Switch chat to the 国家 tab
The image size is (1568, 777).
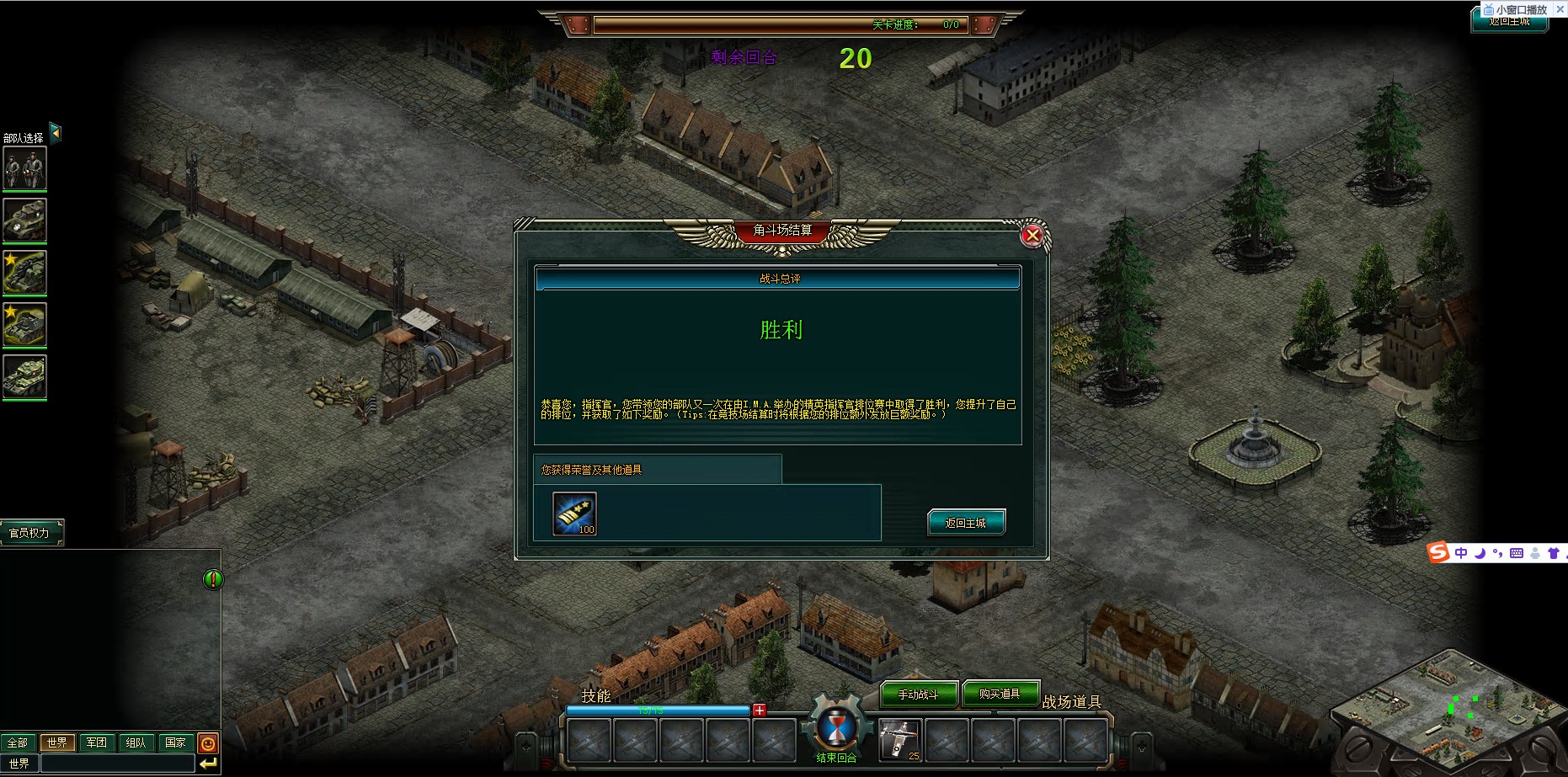pos(175,742)
